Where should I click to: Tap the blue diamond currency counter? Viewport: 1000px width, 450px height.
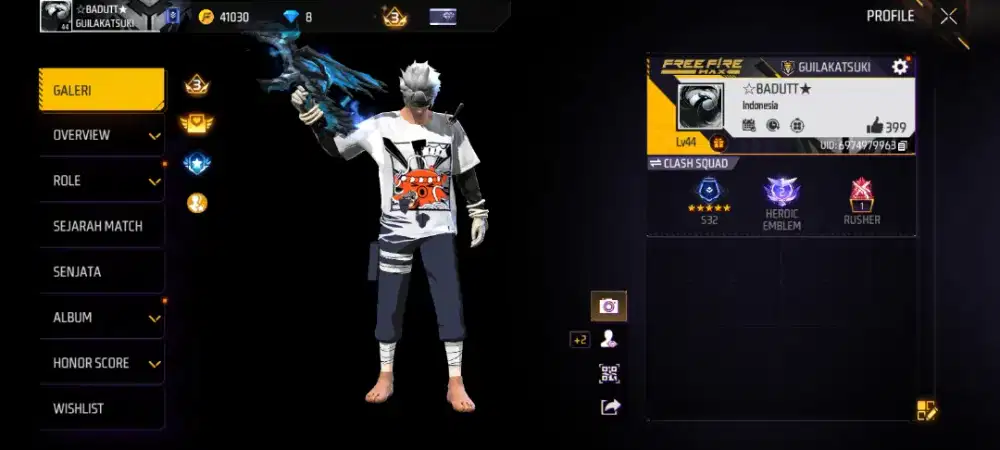[x=297, y=16]
